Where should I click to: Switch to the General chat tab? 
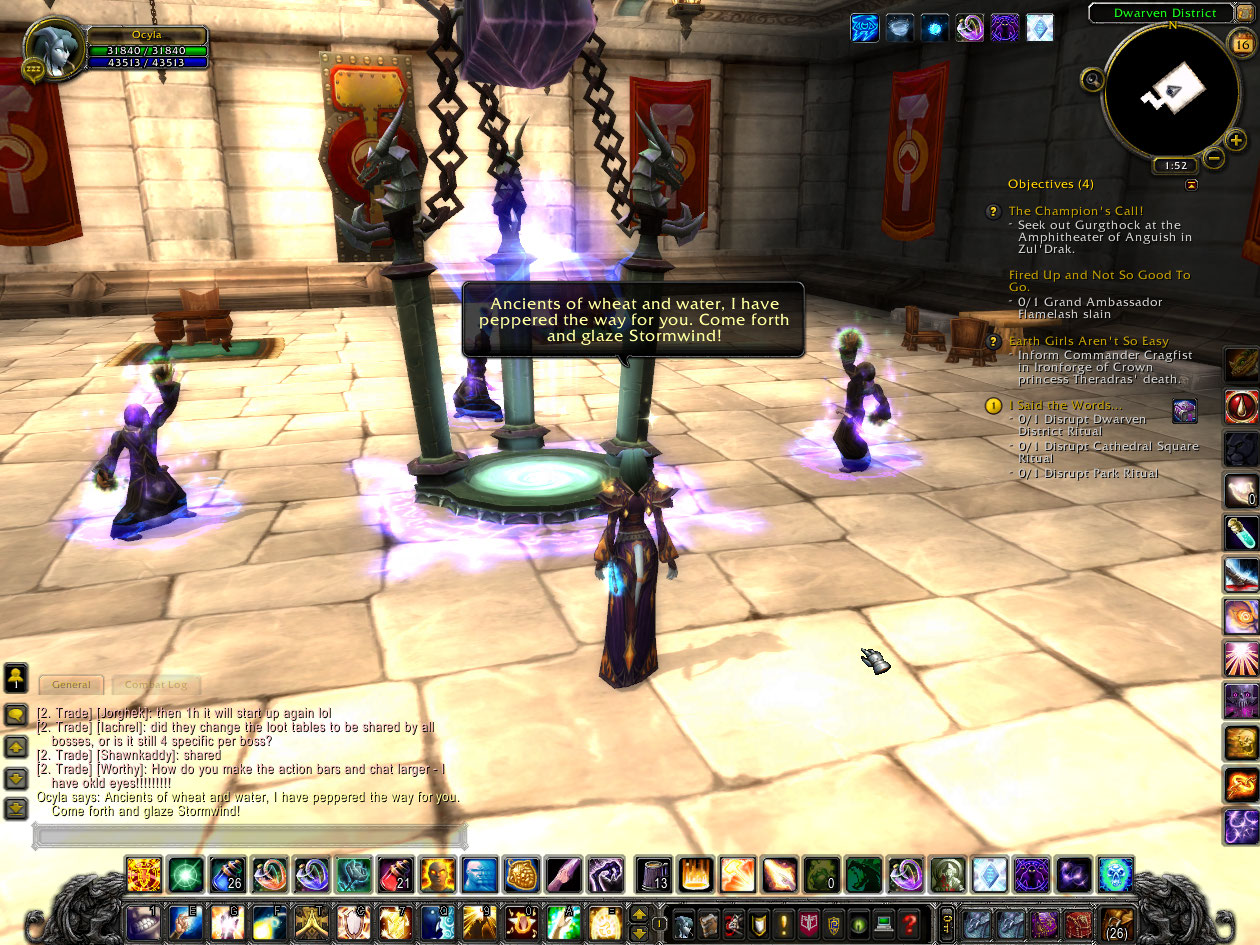71,685
